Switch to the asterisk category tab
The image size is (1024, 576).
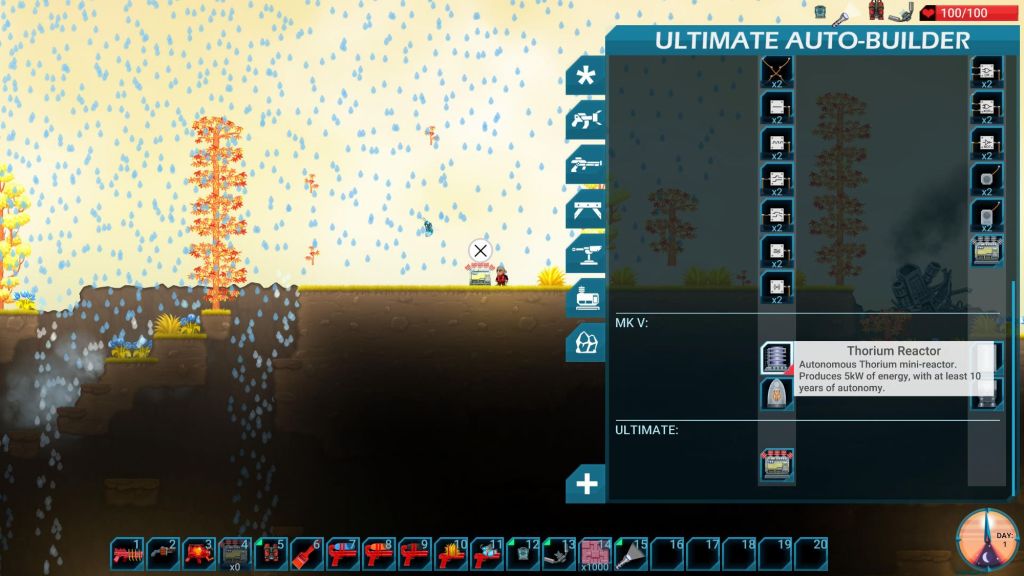point(586,76)
